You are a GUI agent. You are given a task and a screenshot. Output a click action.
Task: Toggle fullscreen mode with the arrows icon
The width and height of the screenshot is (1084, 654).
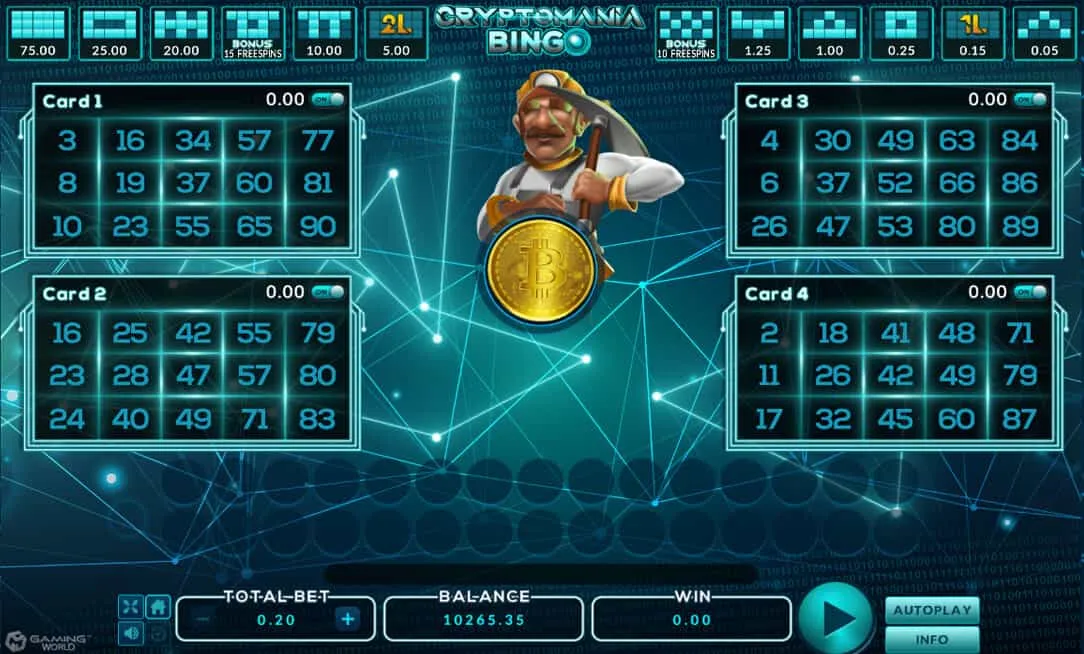[x=131, y=606]
